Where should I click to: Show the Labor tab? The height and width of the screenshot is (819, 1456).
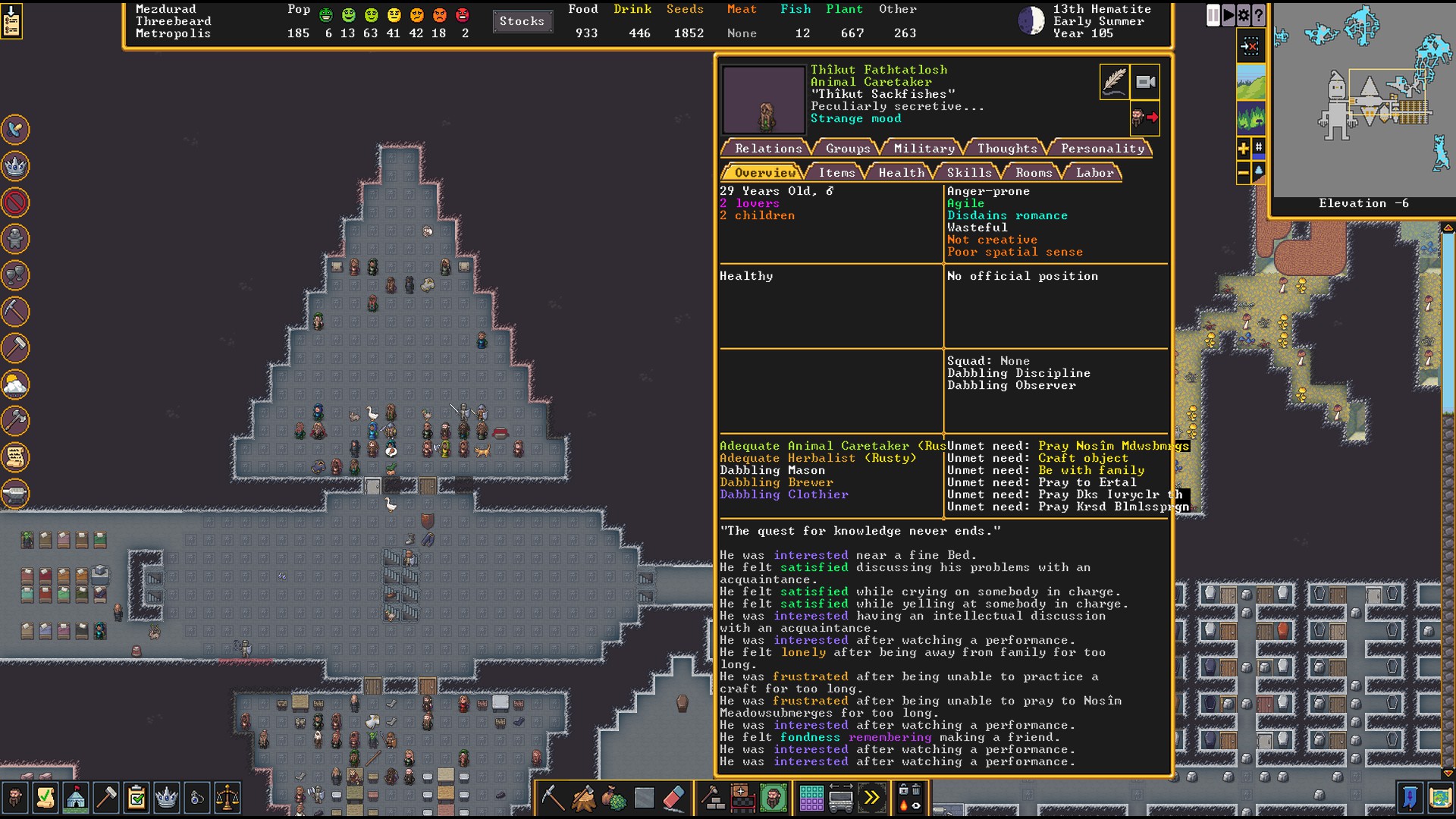[x=1094, y=173]
